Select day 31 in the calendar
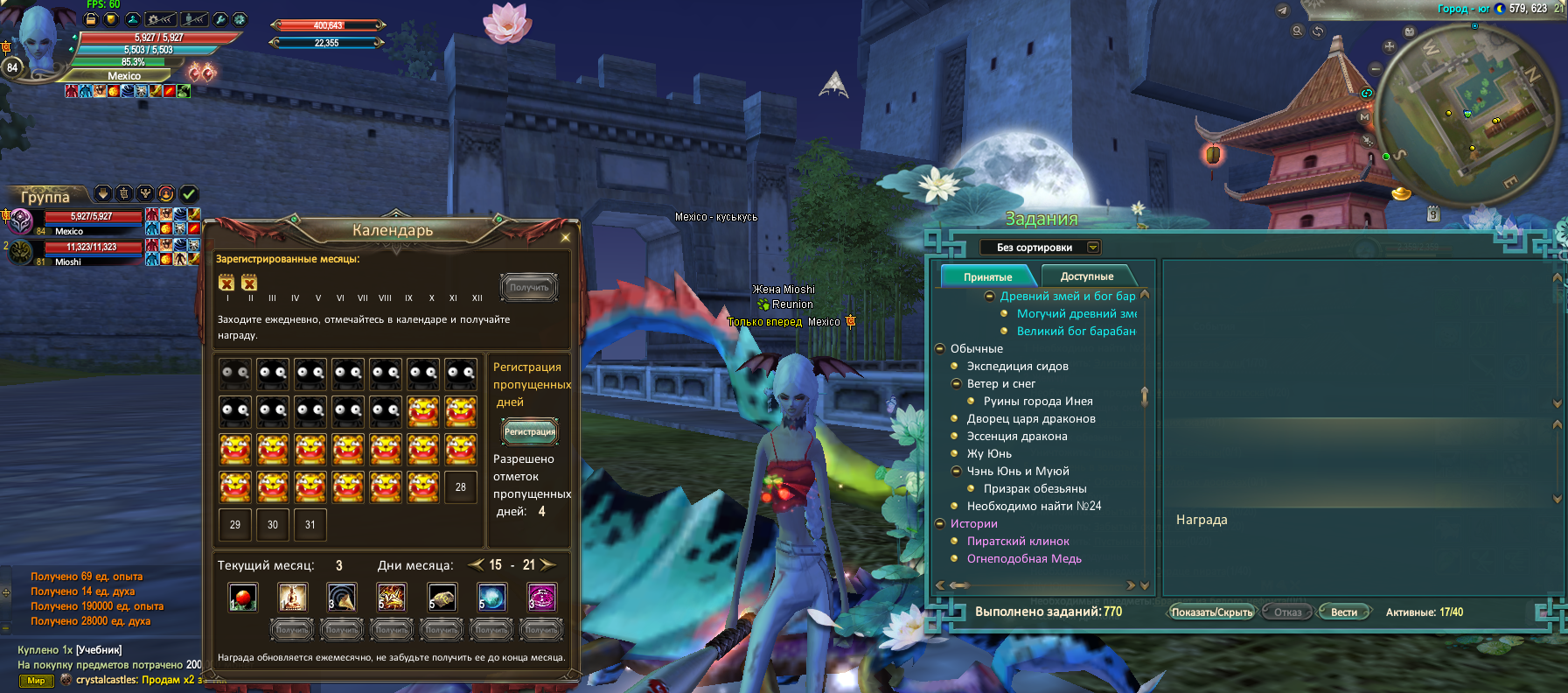This screenshot has width=1568, height=693. coord(310,525)
